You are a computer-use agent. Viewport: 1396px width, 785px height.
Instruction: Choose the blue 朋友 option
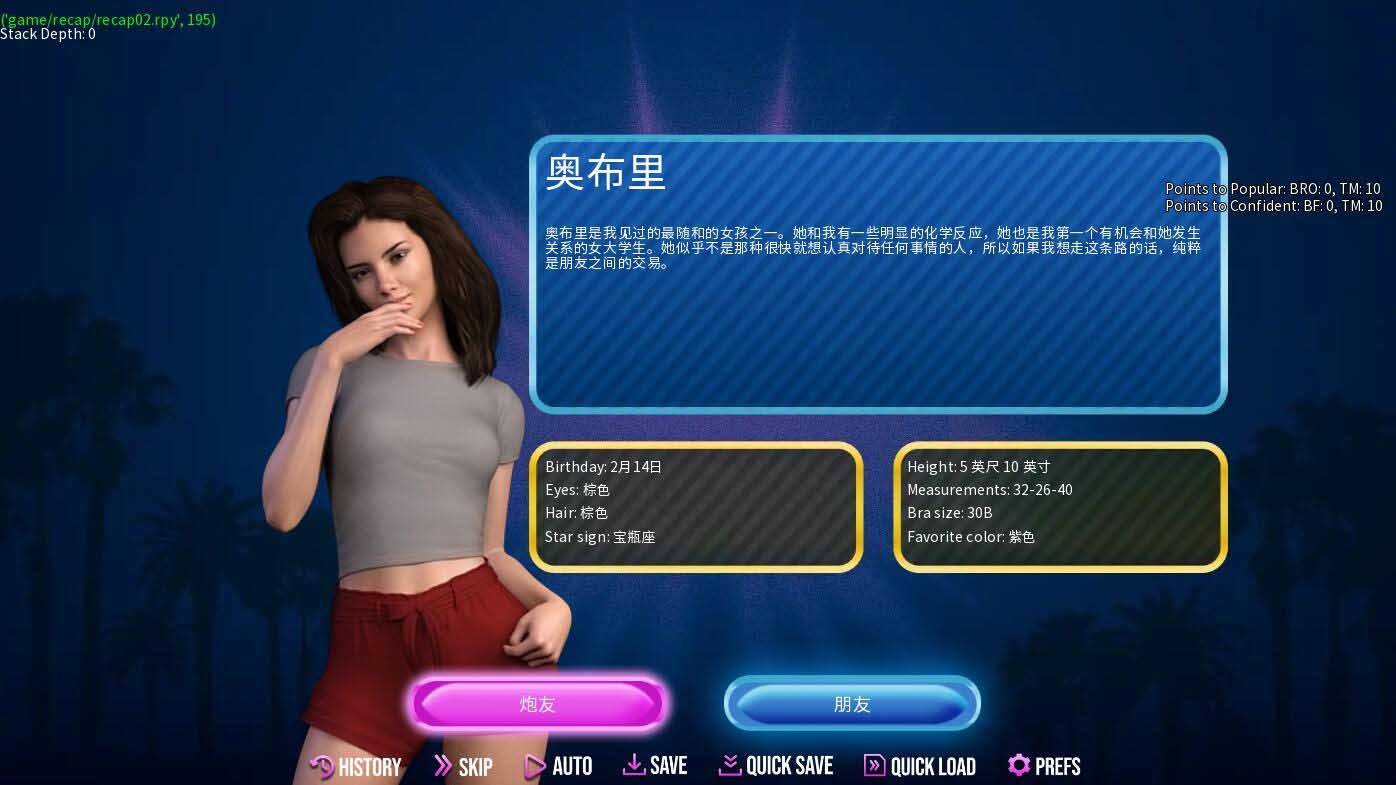click(852, 704)
